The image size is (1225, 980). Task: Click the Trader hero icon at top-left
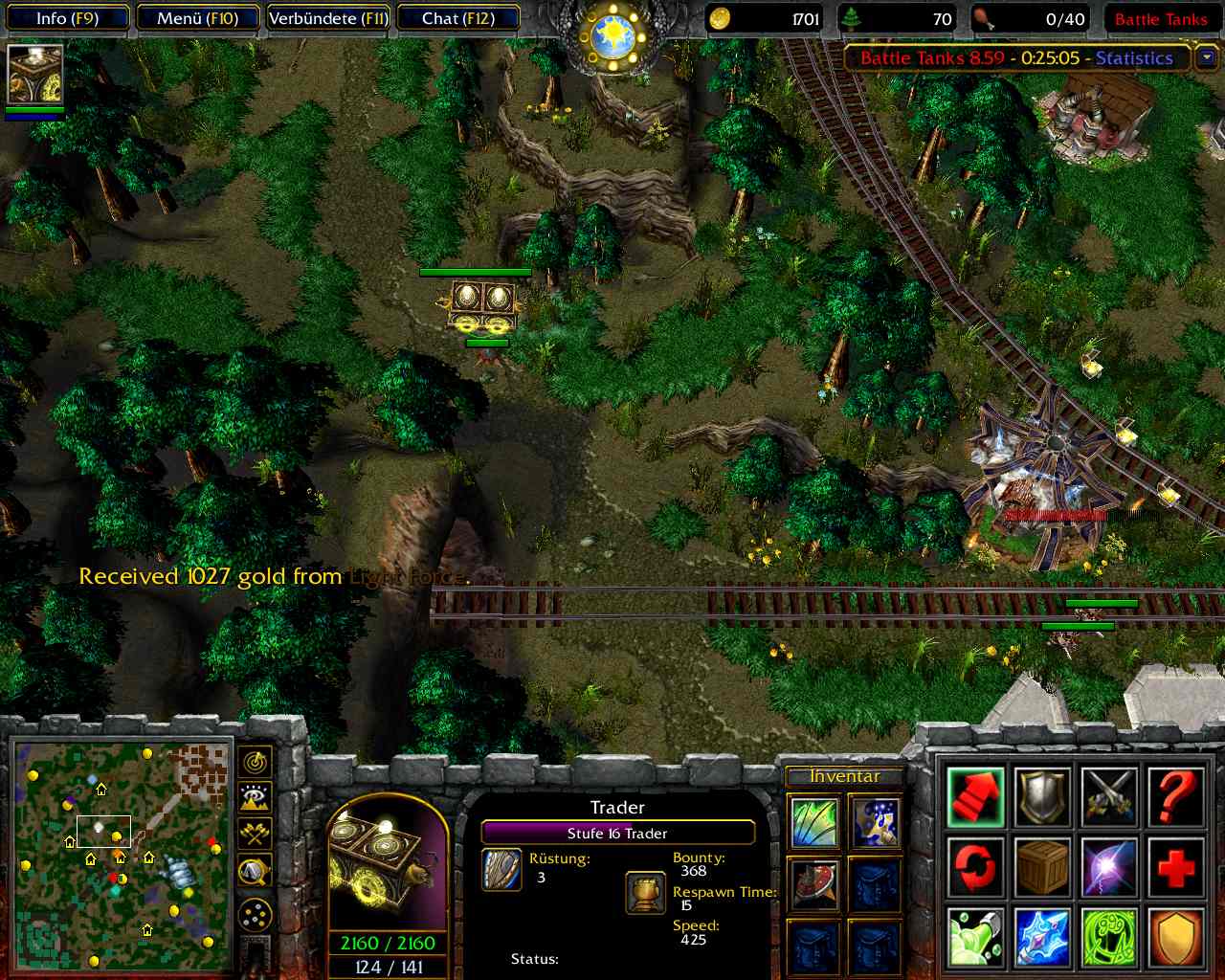(x=35, y=74)
